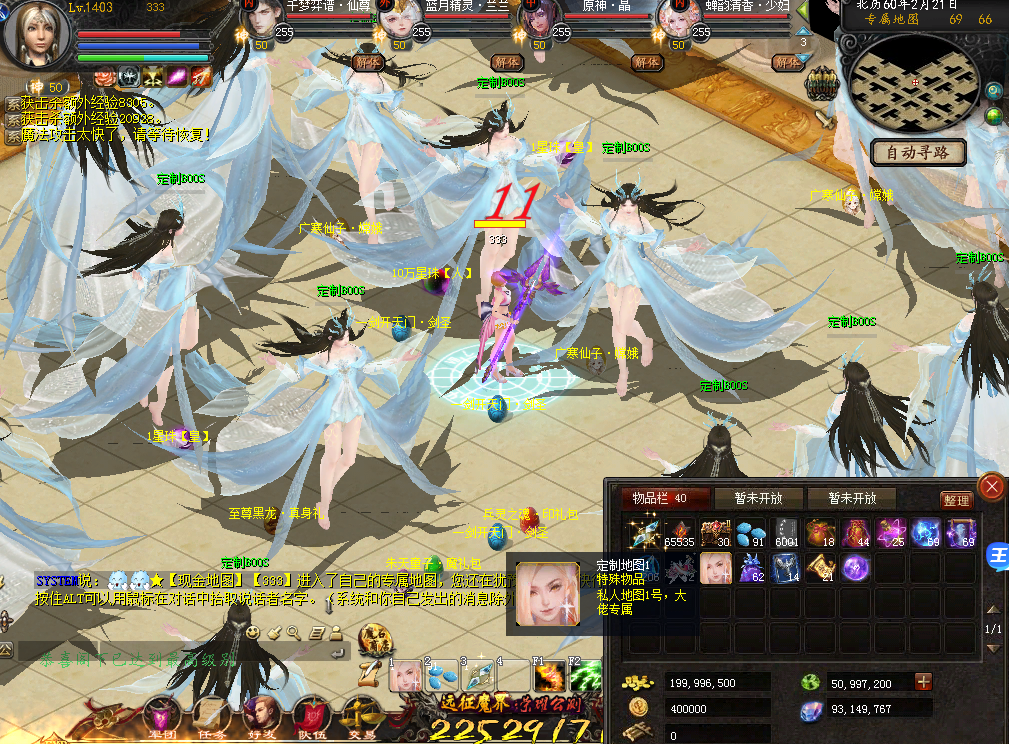This screenshot has height=744, width=1009.
Task: Click the 自动寻路 auto-pathfinding button
Action: coord(918,152)
